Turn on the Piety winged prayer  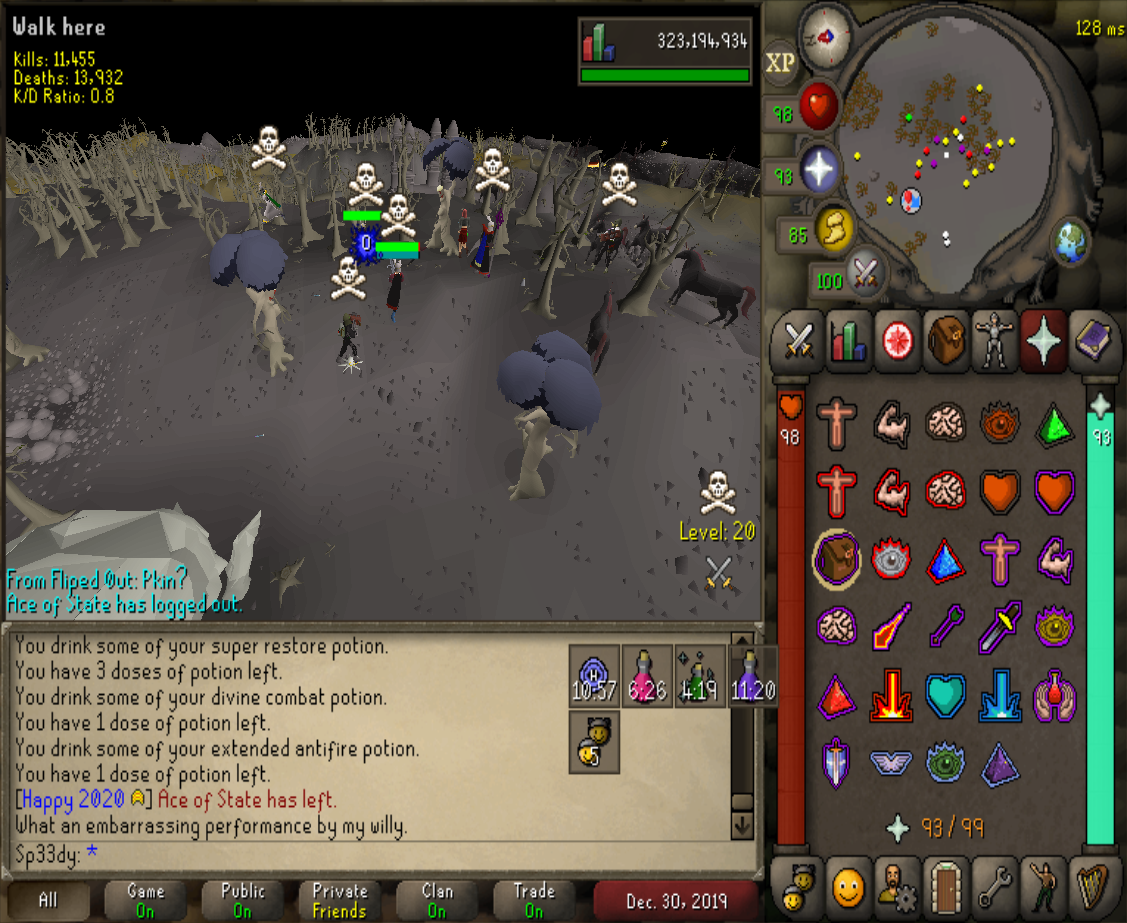tap(889, 762)
